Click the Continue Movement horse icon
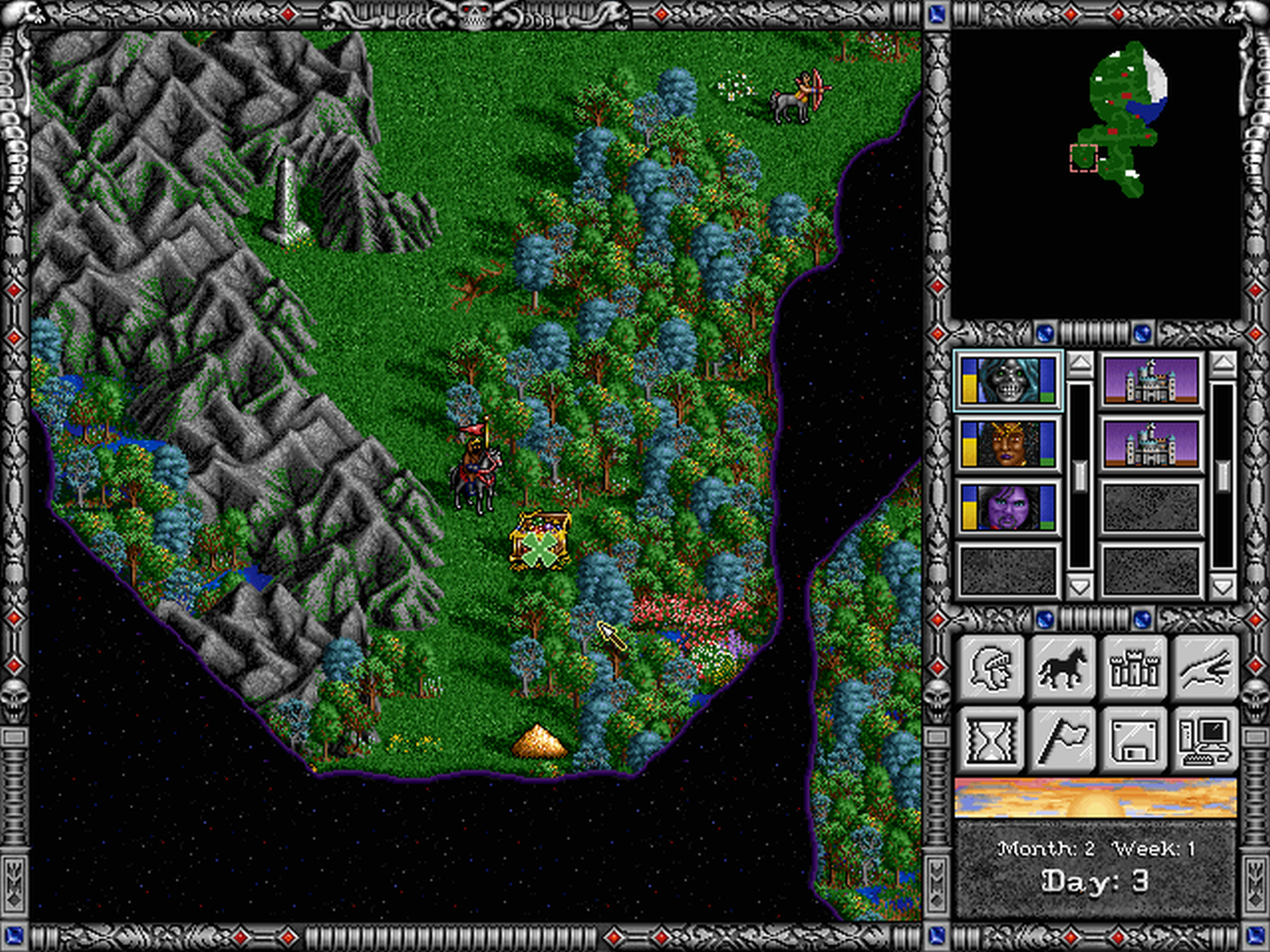 coord(1062,668)
